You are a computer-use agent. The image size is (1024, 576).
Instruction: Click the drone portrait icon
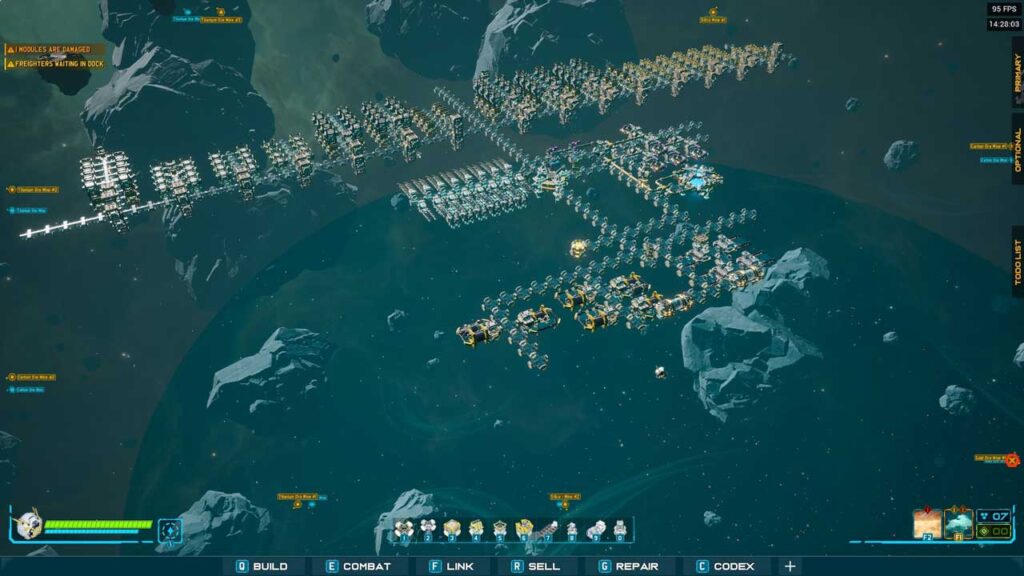pyautogui.click(x=27, y=527)
